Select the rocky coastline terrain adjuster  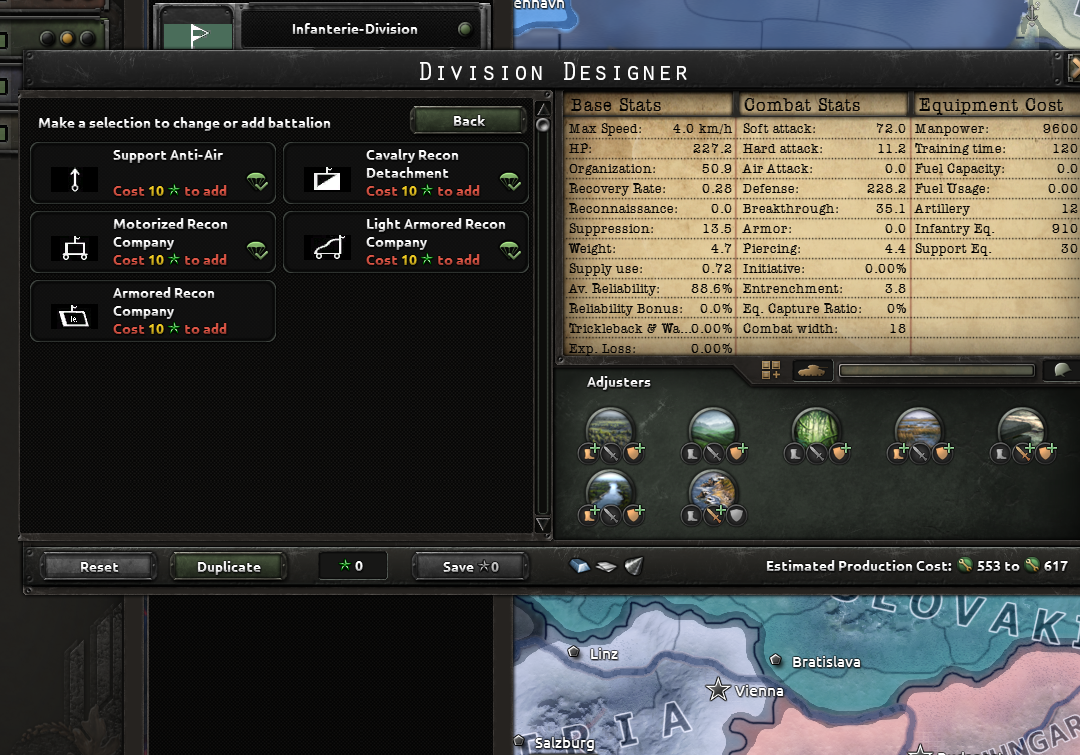712,490
